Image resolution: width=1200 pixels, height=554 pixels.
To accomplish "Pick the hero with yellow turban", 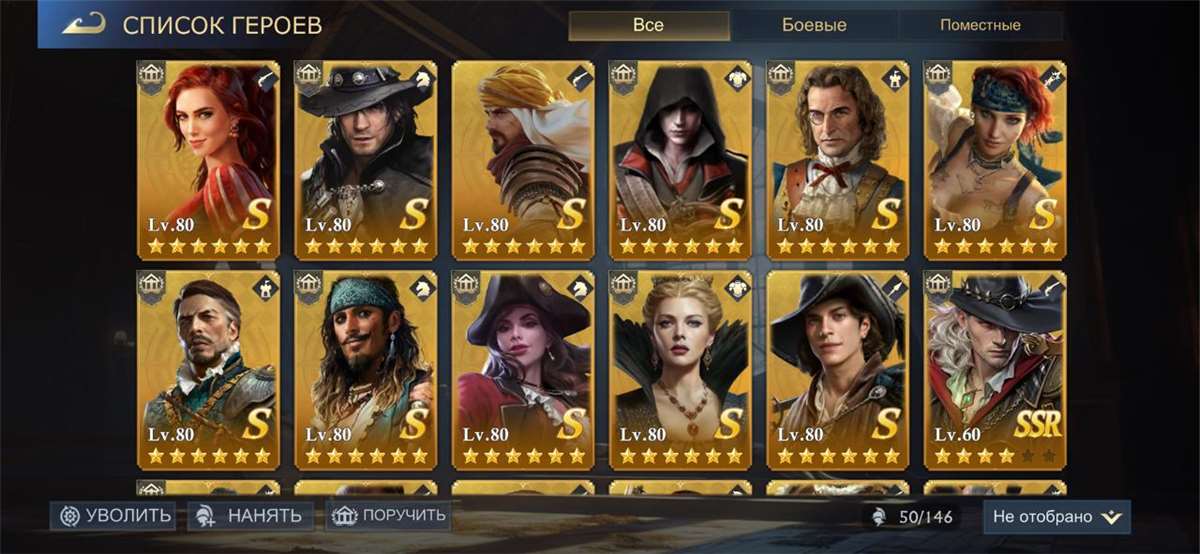I will pos(523,160).
